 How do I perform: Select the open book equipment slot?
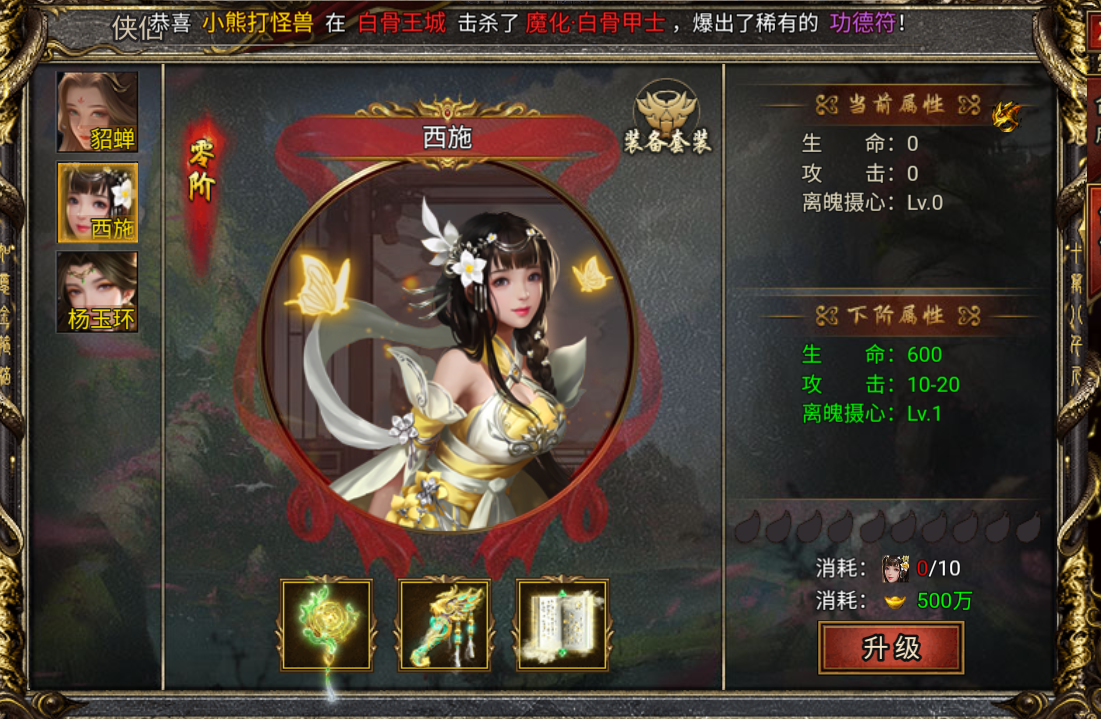click(563, 625)
